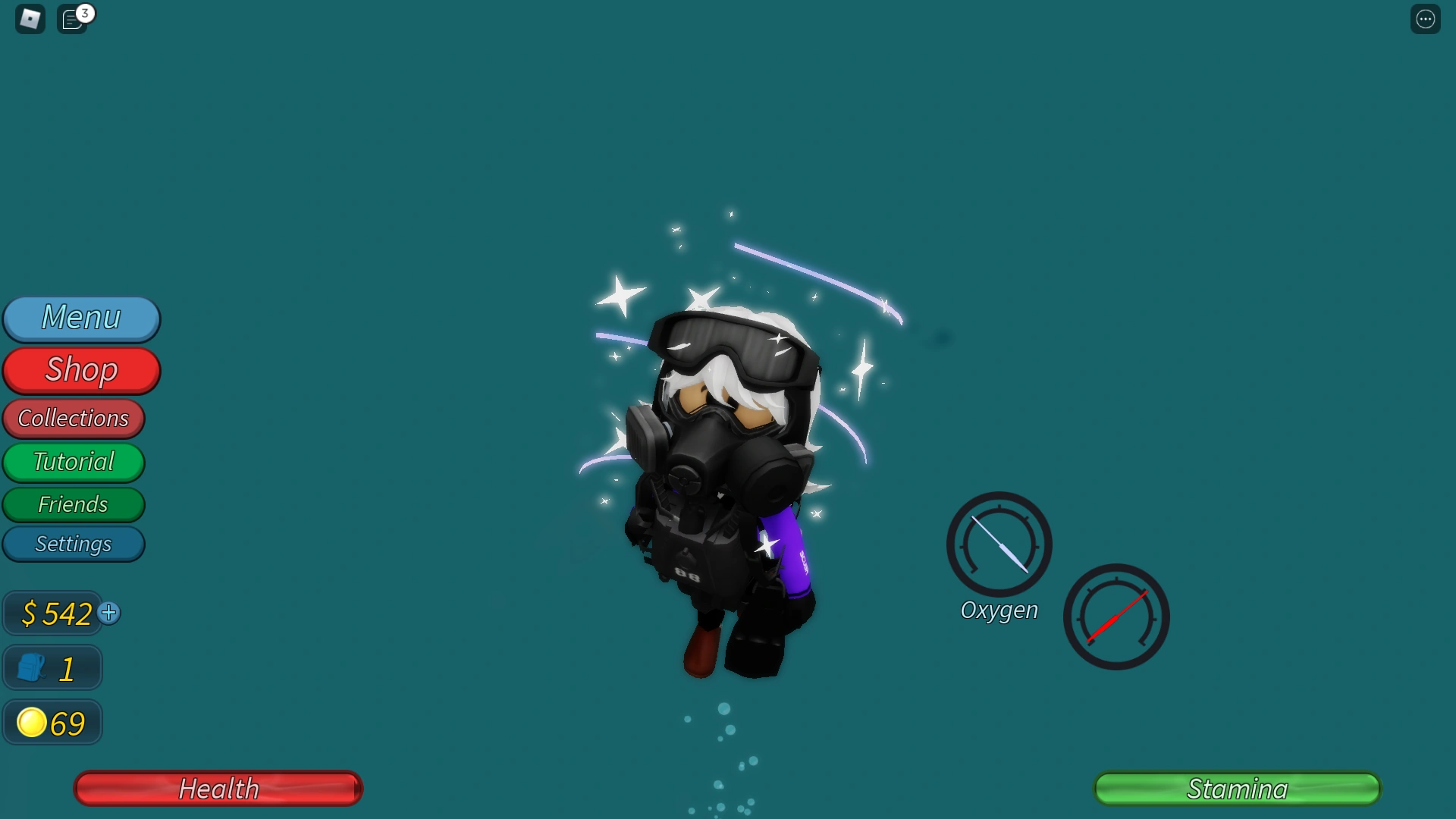Image resolution: width=1456 pixels, height=819 pixels.
Task: Click the $542 cash counter
Action: (x=53, y=613)
